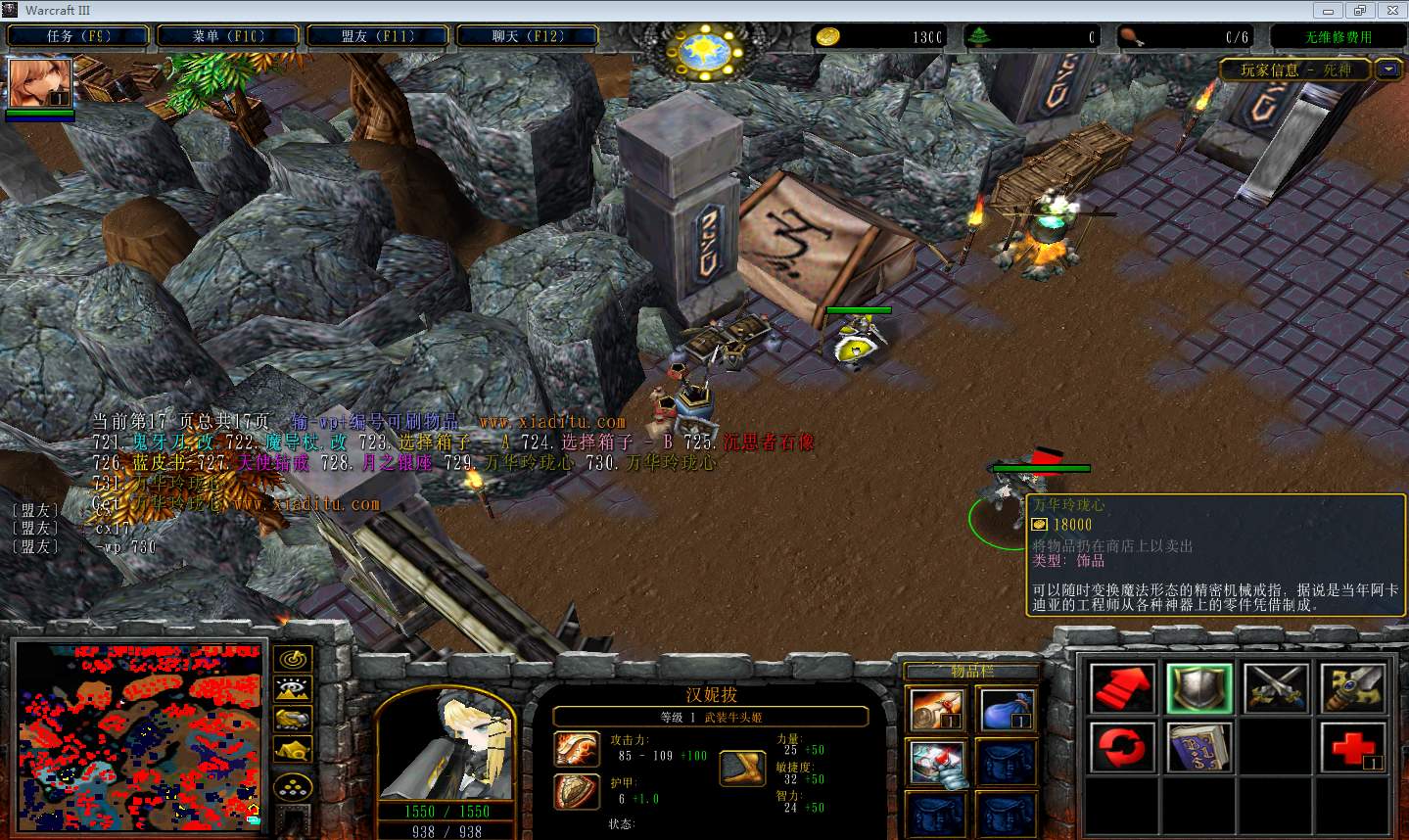Open the 聊天 (F12) chat log
This screenshot has width=1409, height=840.
tap(528, 36)
